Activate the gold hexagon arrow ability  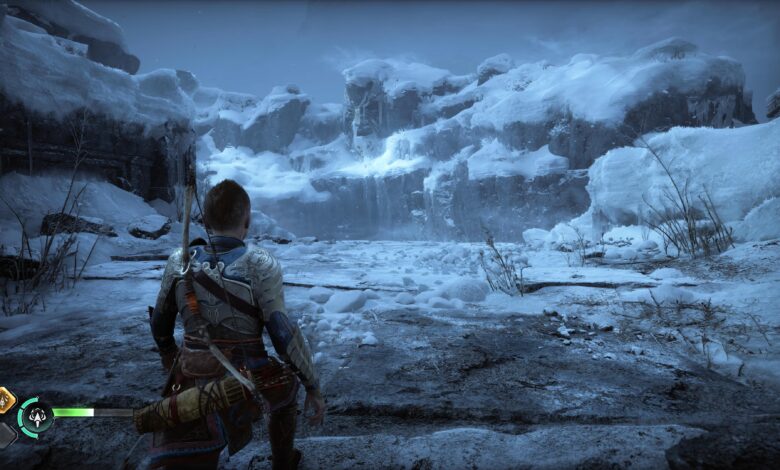click(x=5, y=400)
